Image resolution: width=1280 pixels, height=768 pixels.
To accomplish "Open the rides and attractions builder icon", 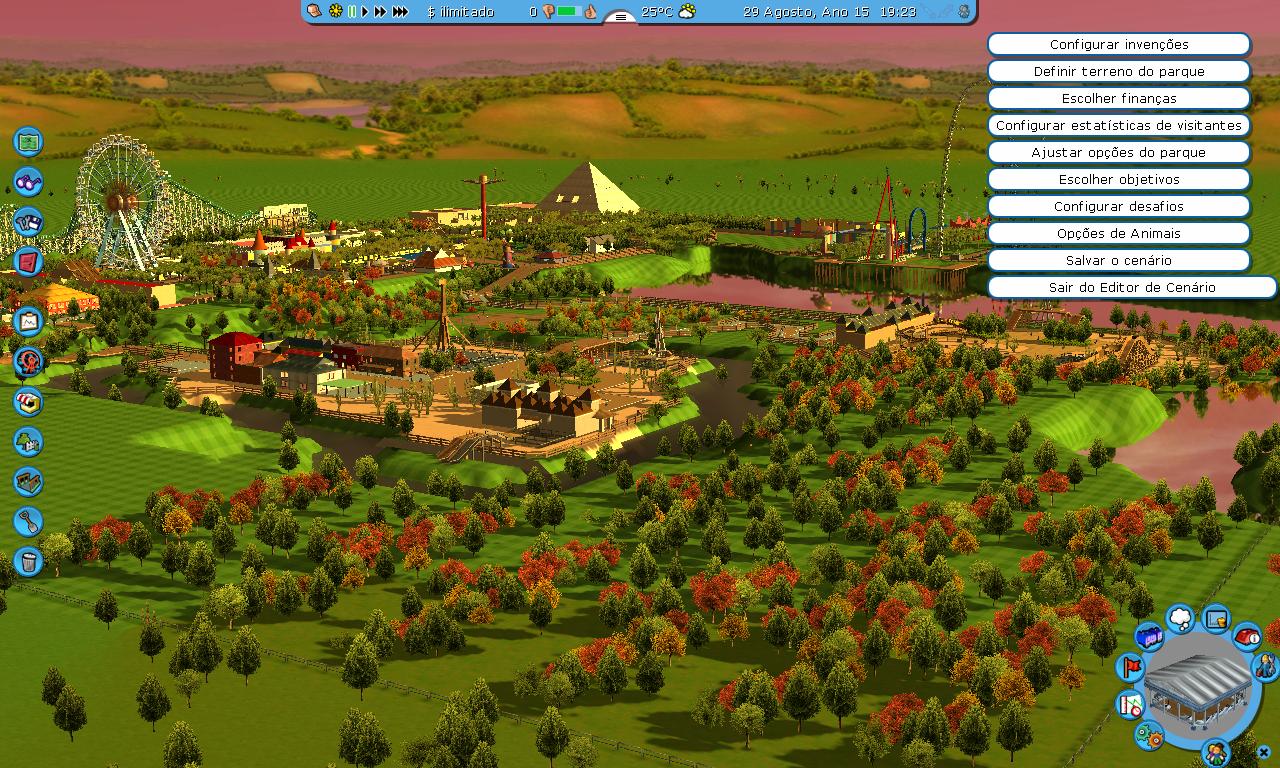I will pyautogui.click(x=28, y=362).
